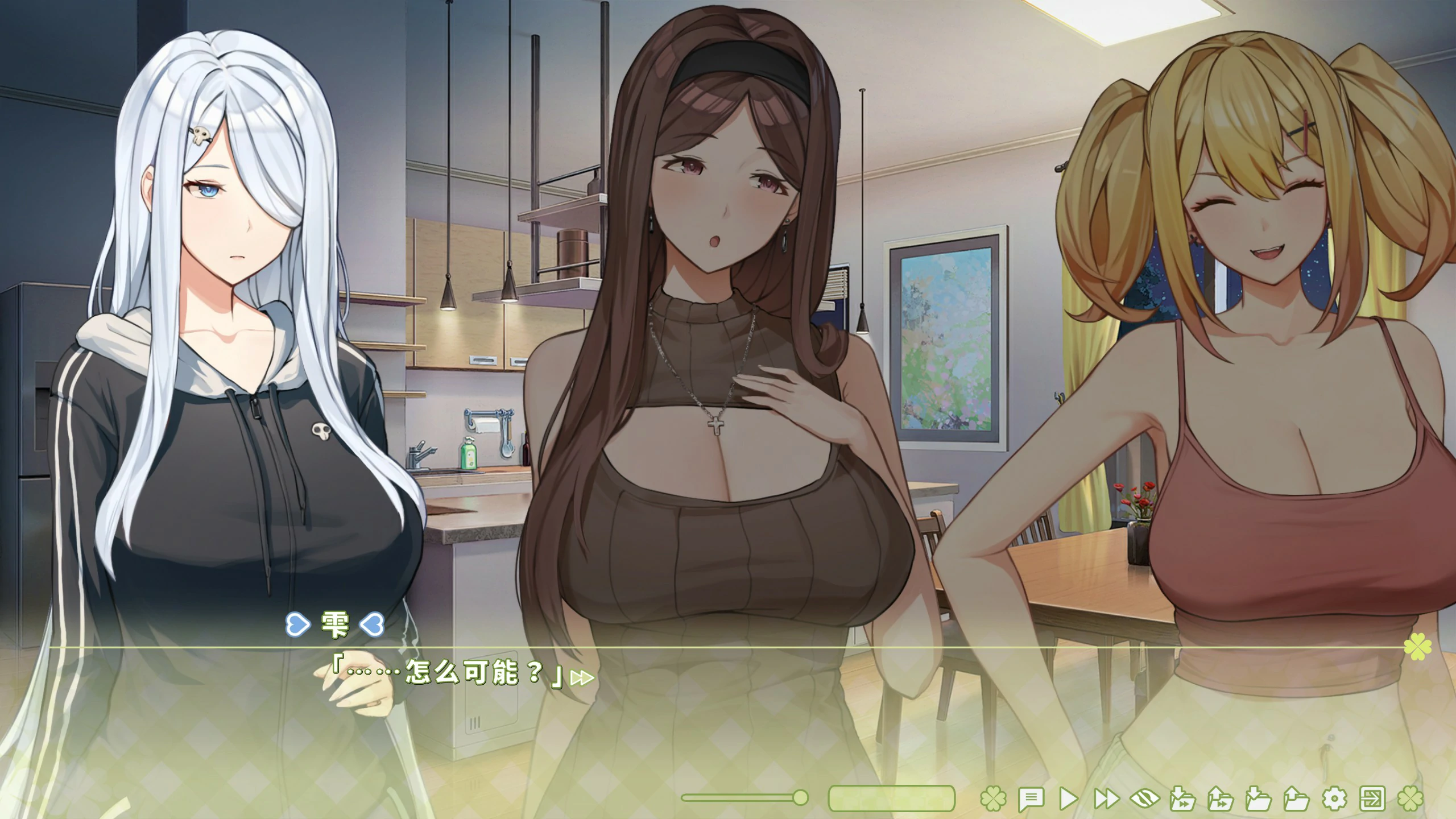Open settings via the gear icon
Screen dimensions: 1456x819
click(x=1334, y=799)
